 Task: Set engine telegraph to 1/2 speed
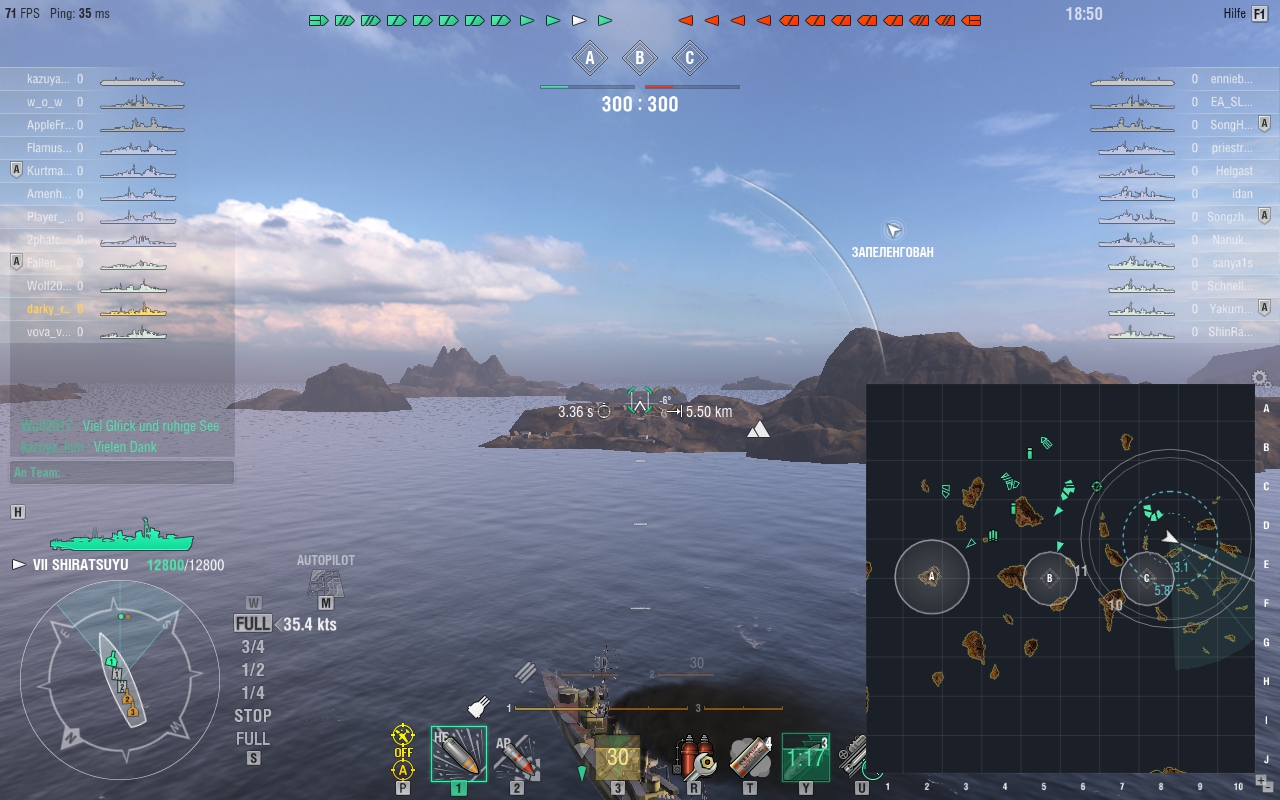pos(253,670)
